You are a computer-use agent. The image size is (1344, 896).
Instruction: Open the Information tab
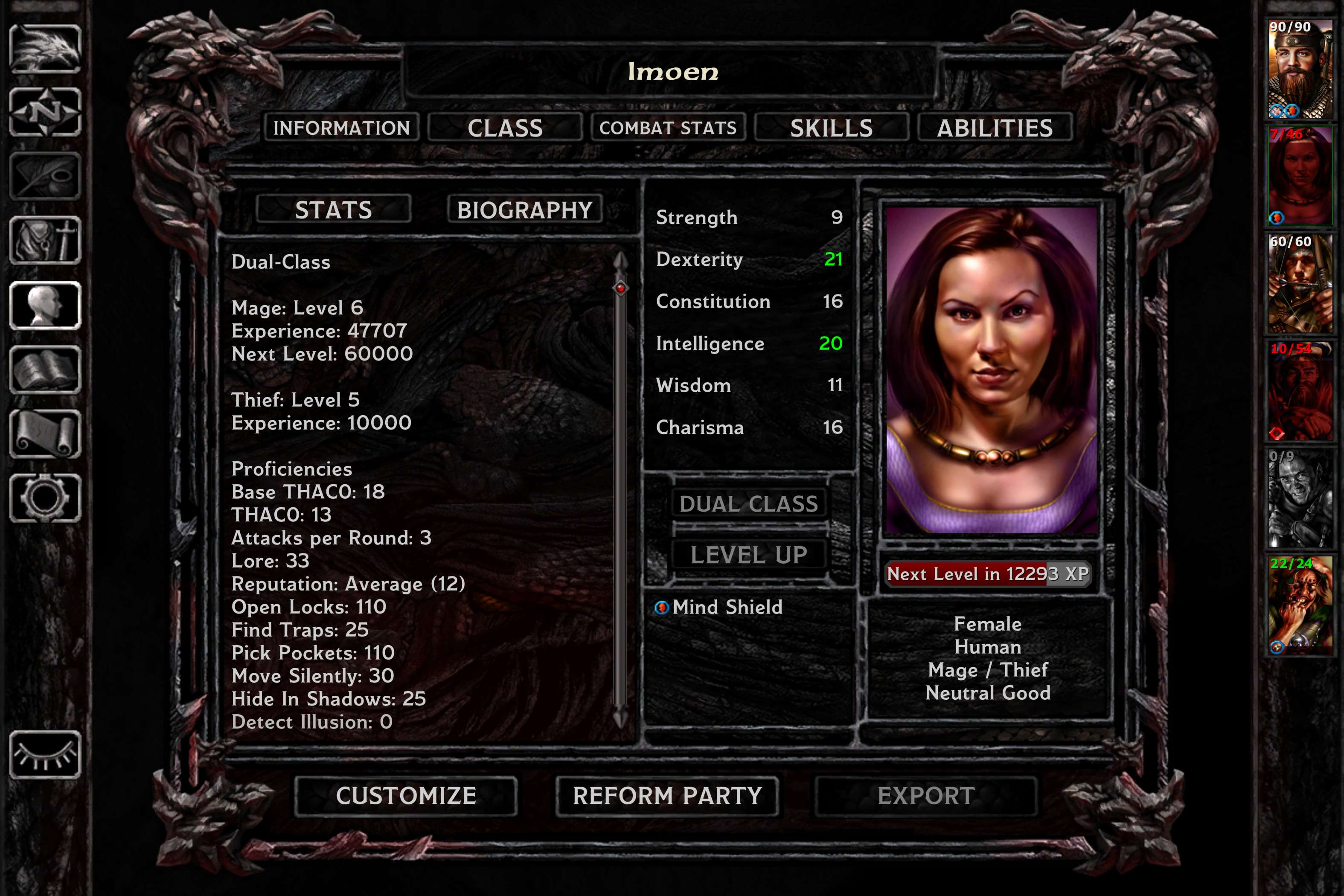click(x=341, y=128)
